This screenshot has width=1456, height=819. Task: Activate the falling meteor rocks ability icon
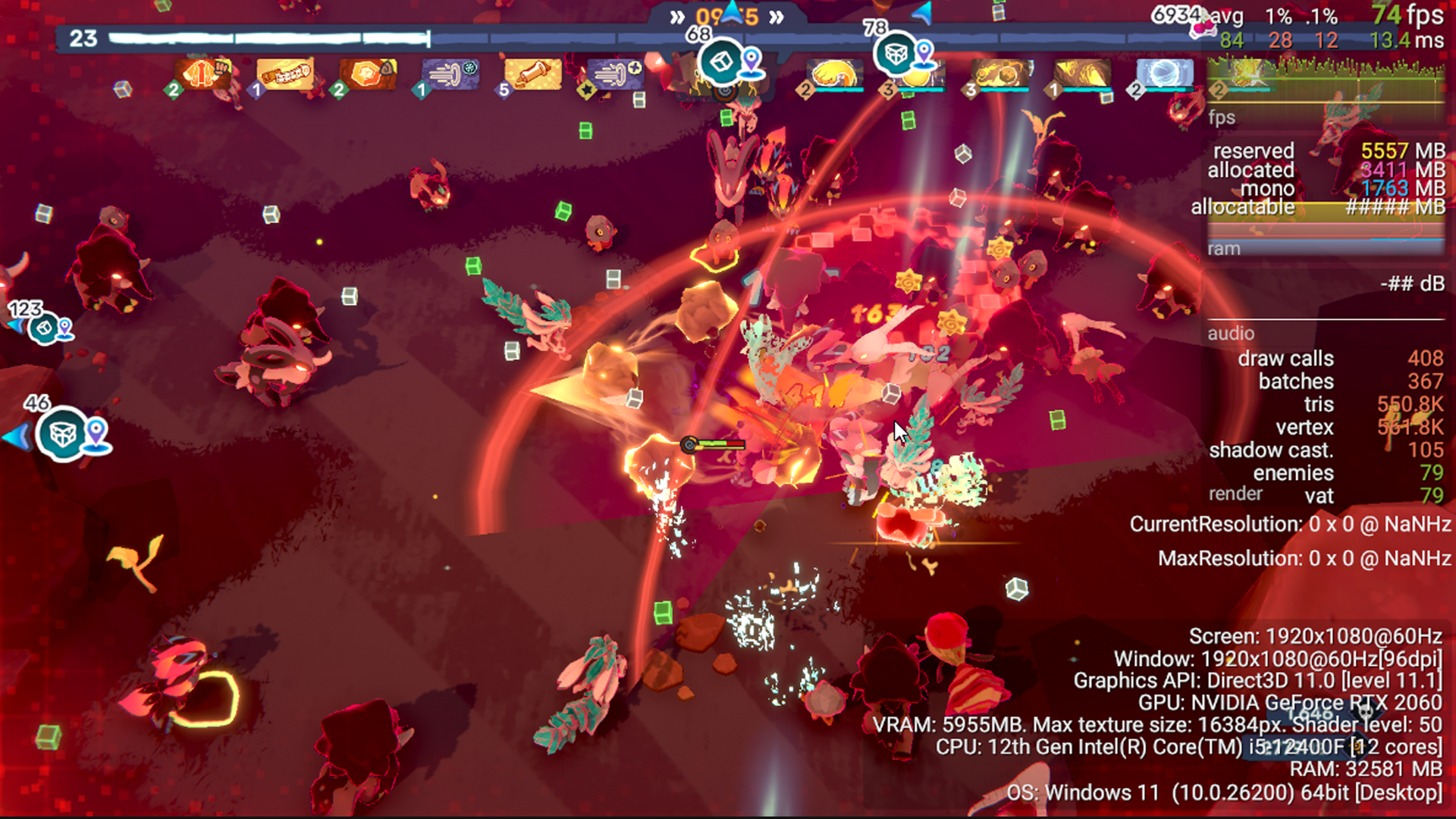click(999, 74)
